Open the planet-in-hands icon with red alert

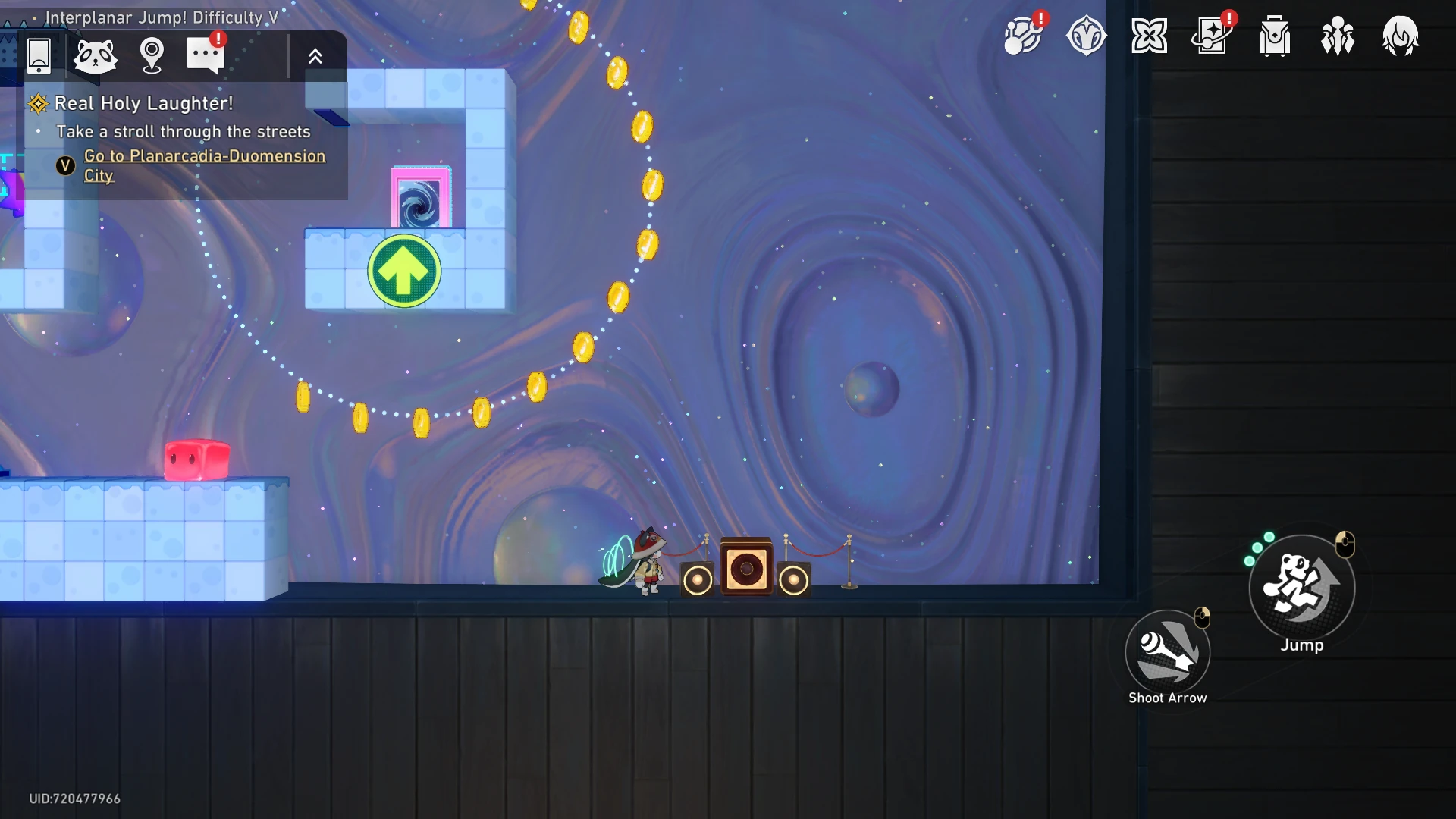(1023, 36)
